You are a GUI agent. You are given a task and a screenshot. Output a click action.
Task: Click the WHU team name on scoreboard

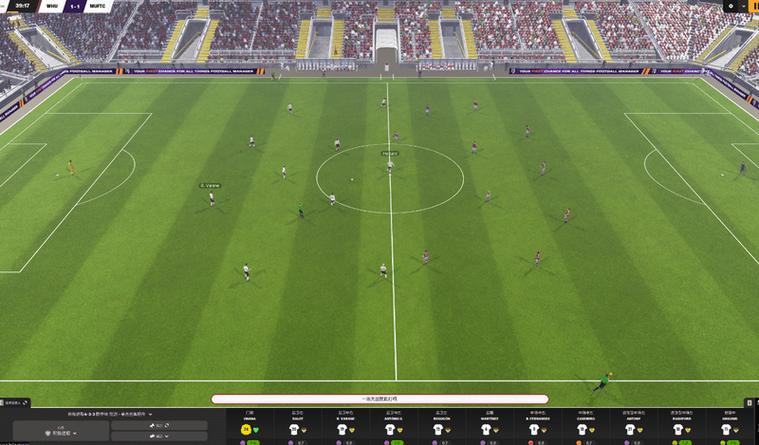(x=52, y=6)
